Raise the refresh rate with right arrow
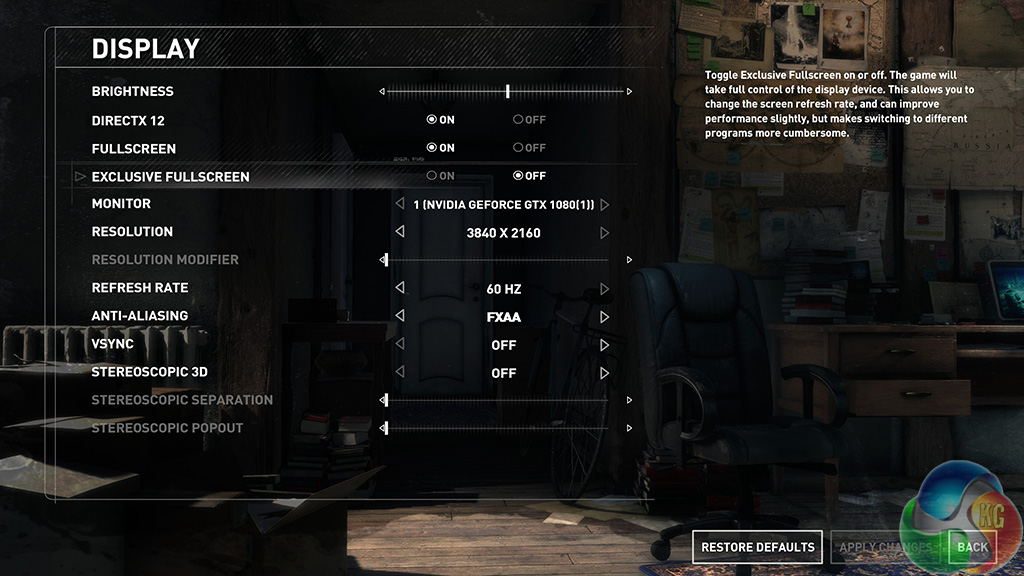Screen dimensions: 1024x576 tap(605, 288)
